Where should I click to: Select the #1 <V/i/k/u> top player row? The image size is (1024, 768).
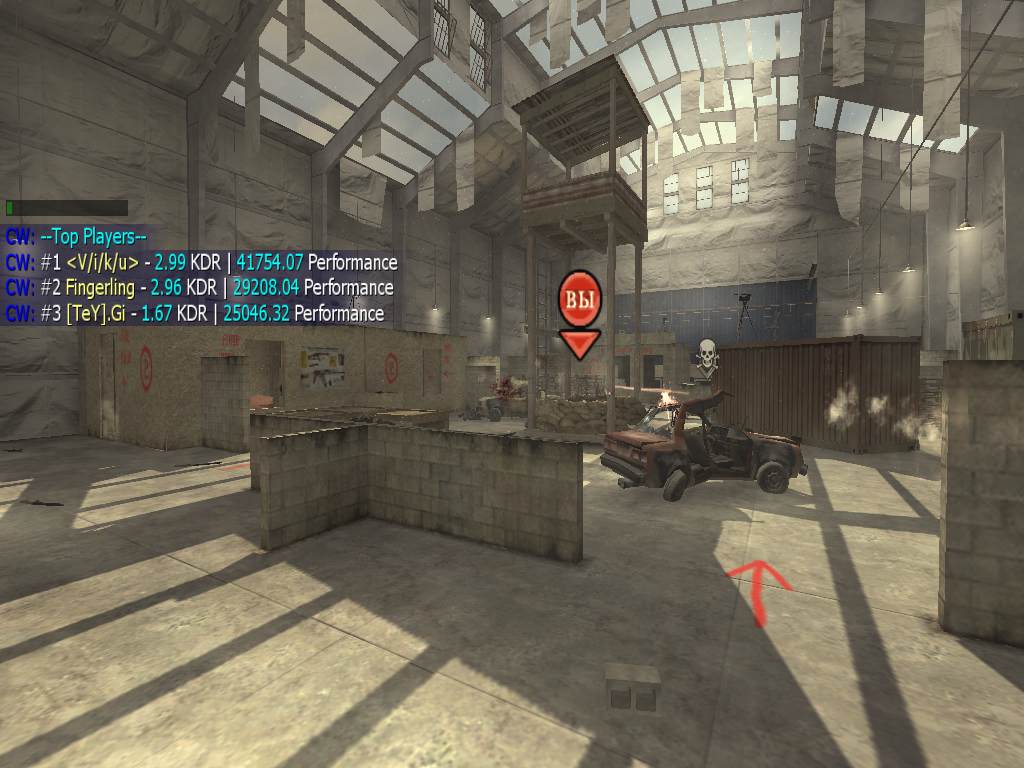point(201,263)
